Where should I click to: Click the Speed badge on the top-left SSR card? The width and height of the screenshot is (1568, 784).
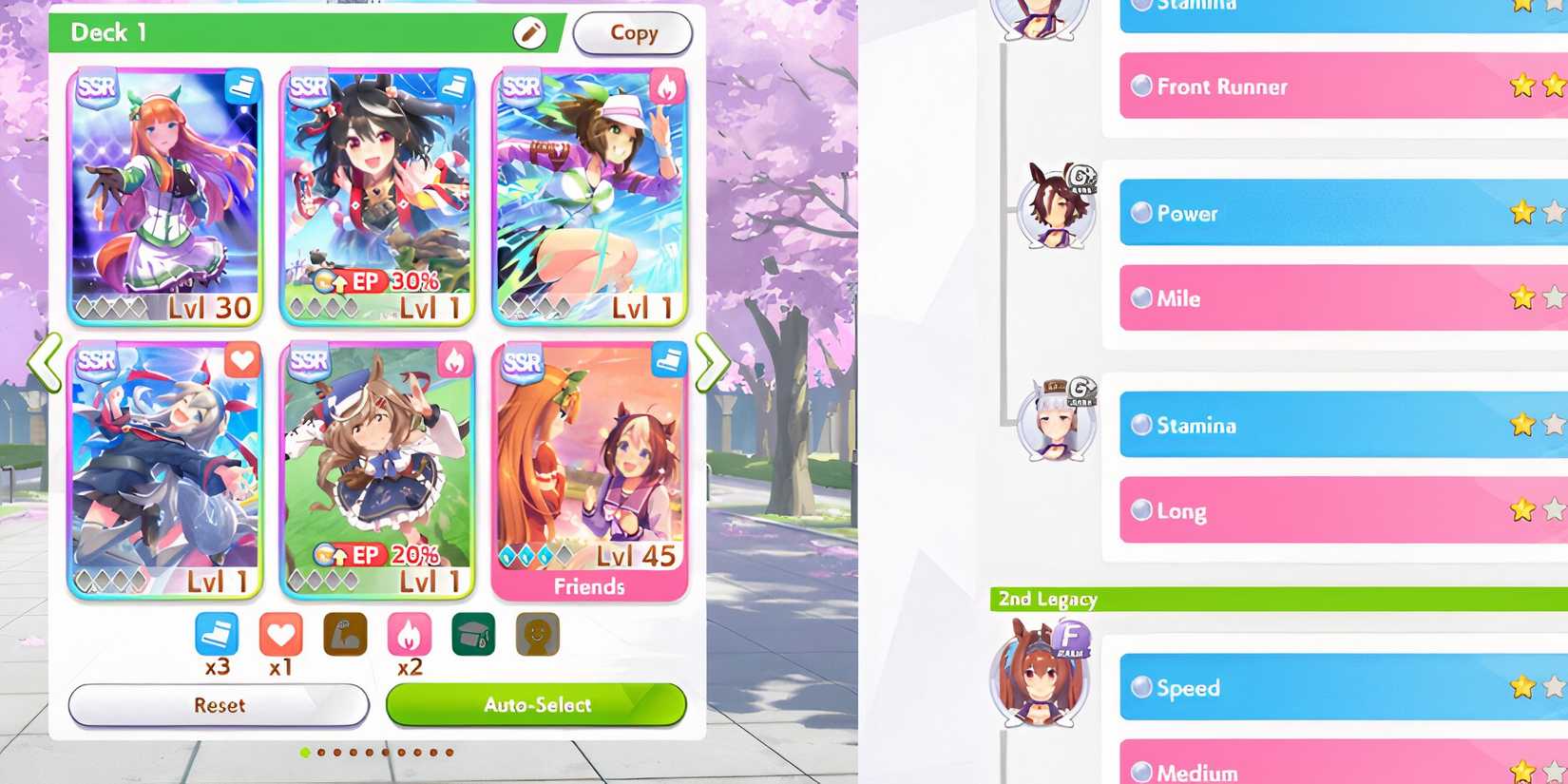tap(243, 87)
